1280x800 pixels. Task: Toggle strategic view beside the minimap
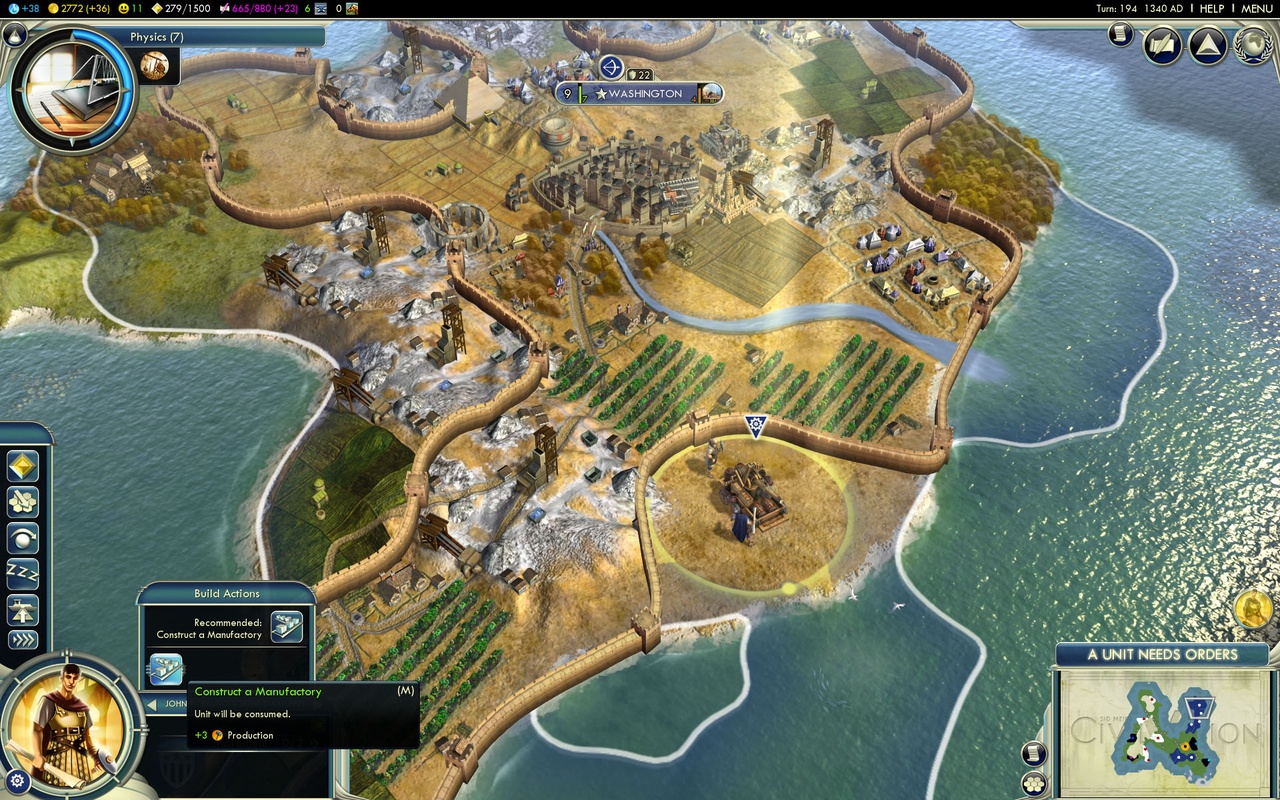click(x=1034, y=783)
